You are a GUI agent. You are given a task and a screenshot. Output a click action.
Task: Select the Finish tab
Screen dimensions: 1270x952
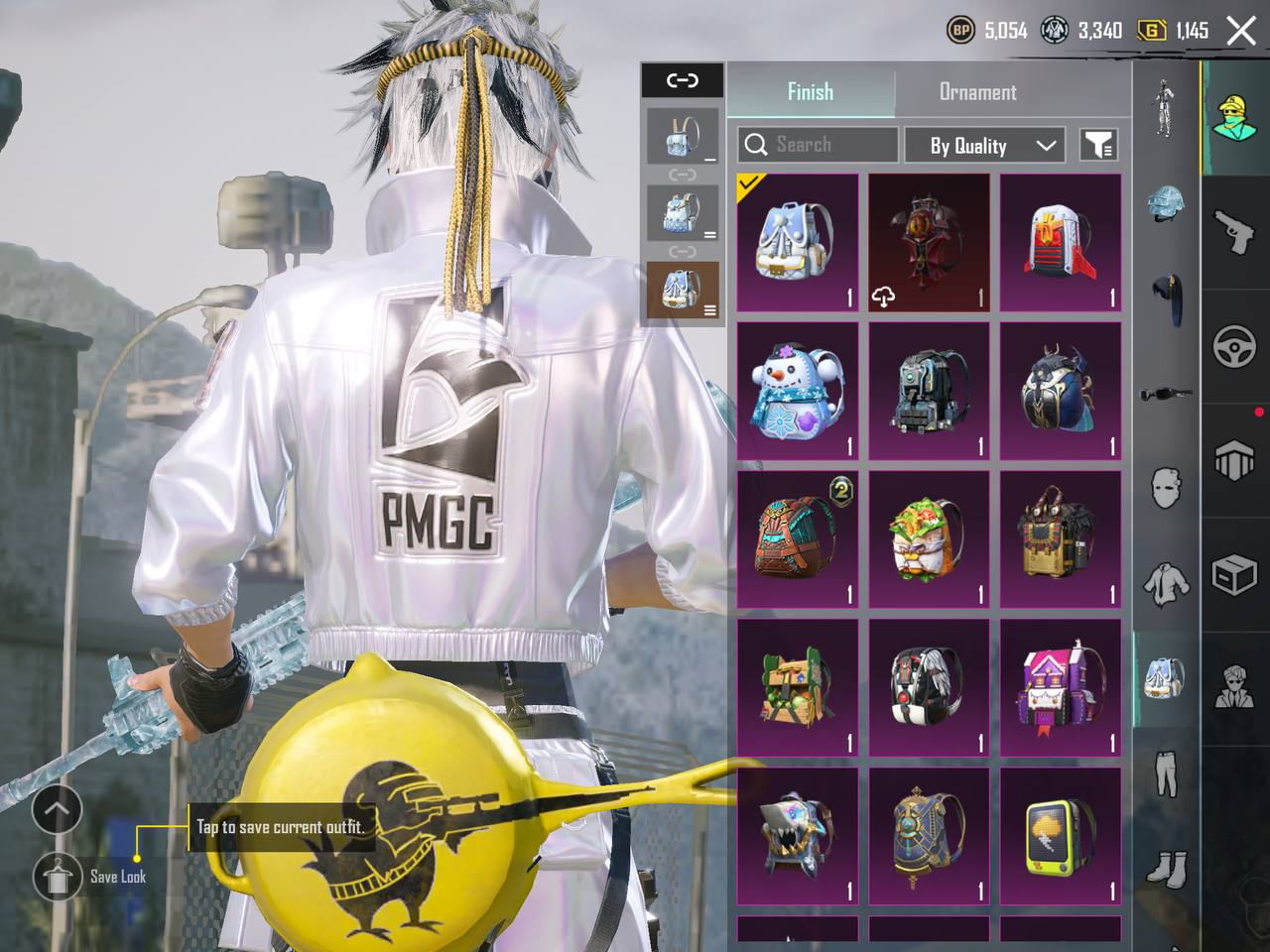pyautogui.click(x=810, y=92)
